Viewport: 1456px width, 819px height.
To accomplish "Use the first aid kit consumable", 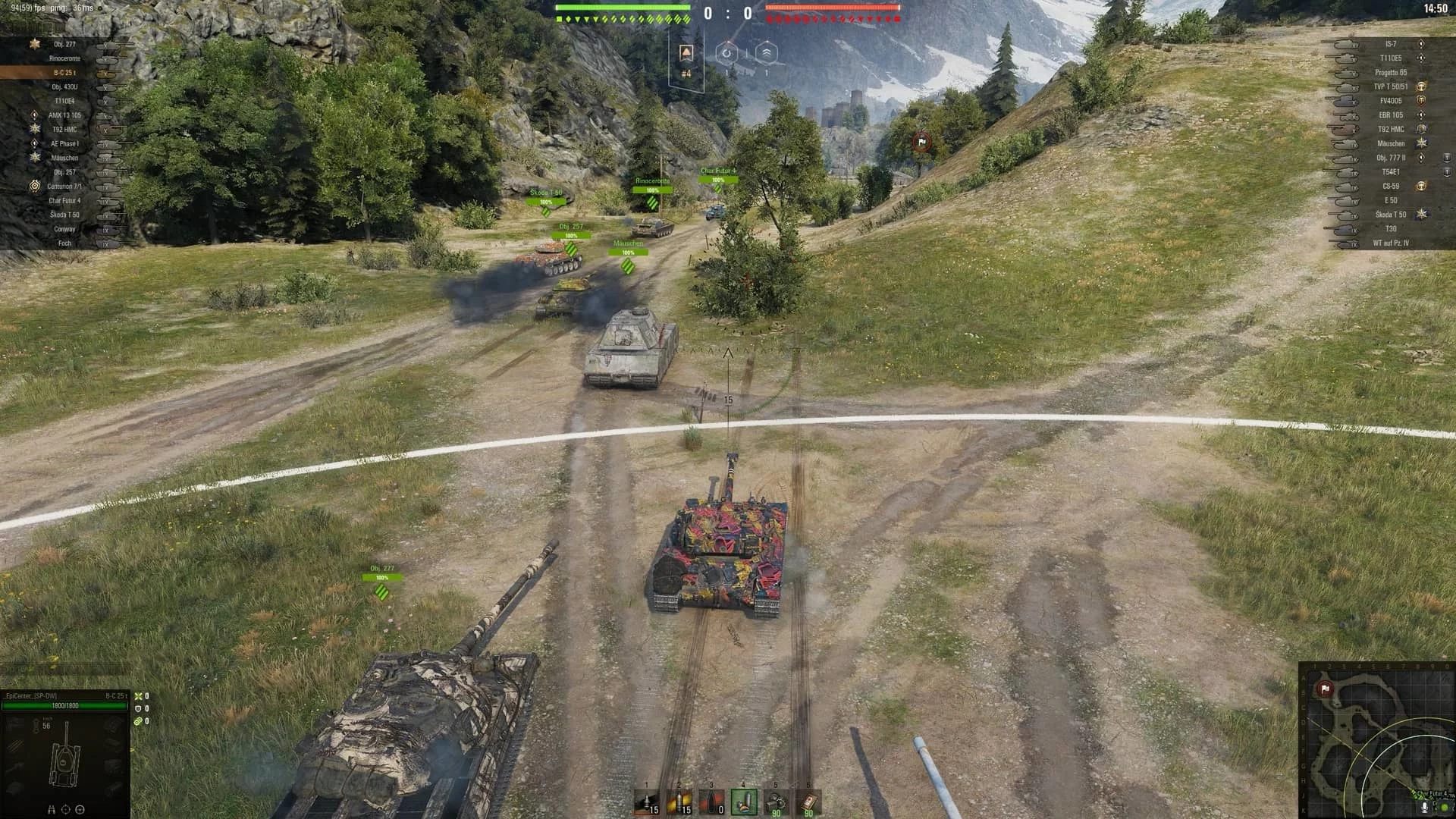I will [x=809, y=802].
